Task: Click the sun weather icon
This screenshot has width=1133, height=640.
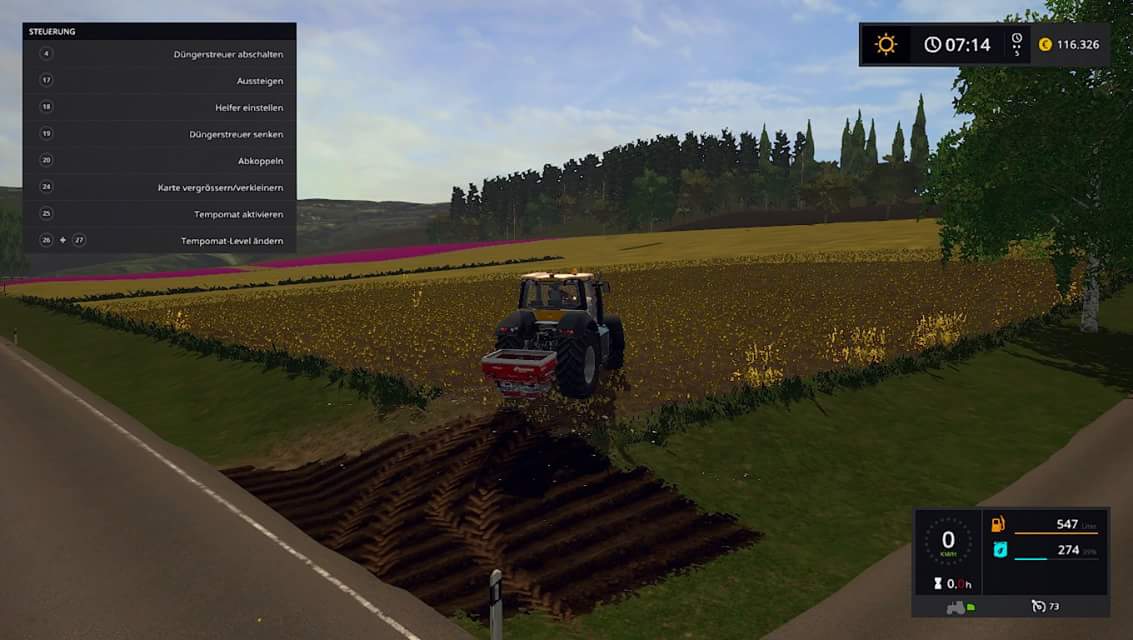Action: 886,44
